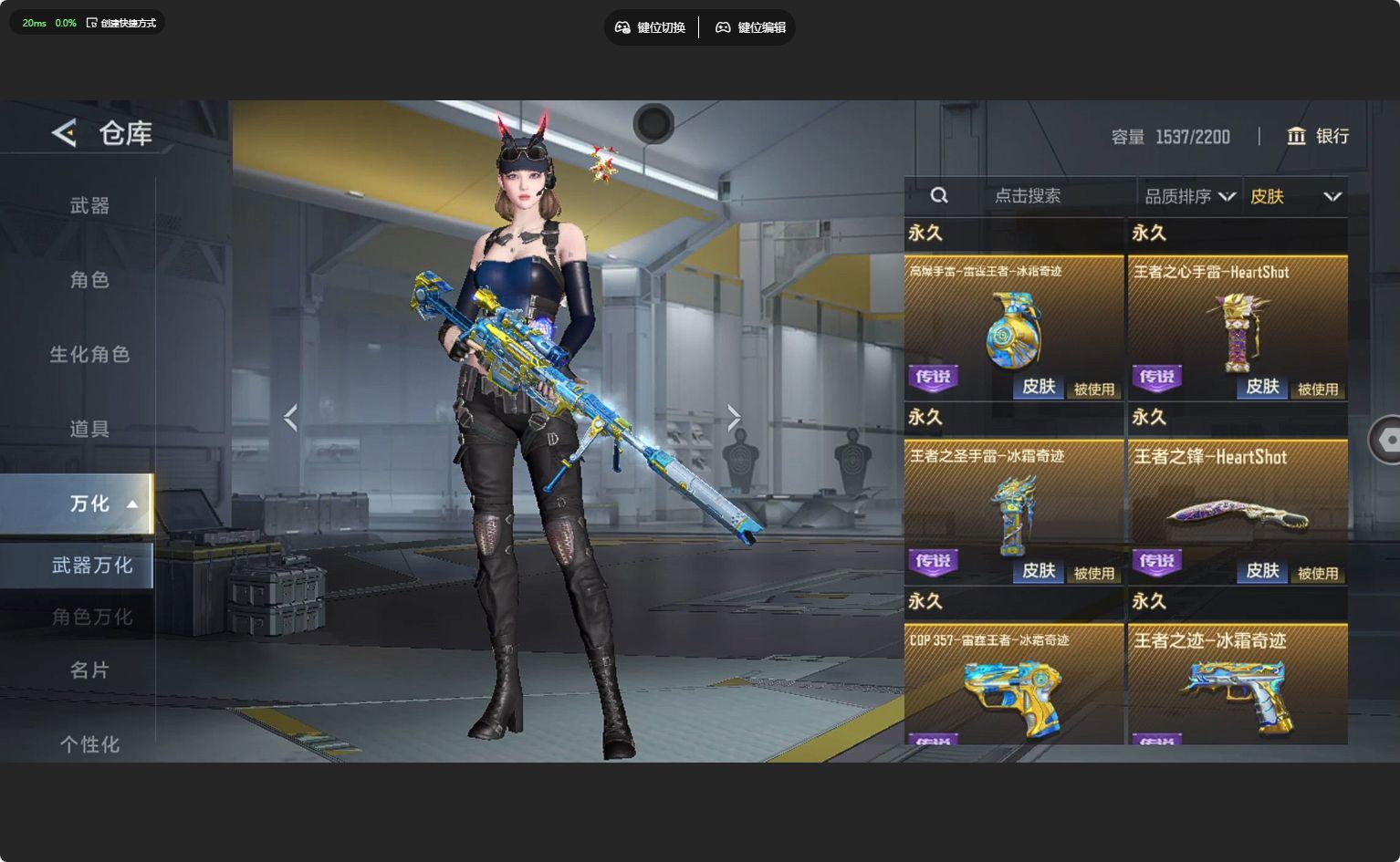
Task: Switch to the 角色 character category
Action: pos(89,280)
